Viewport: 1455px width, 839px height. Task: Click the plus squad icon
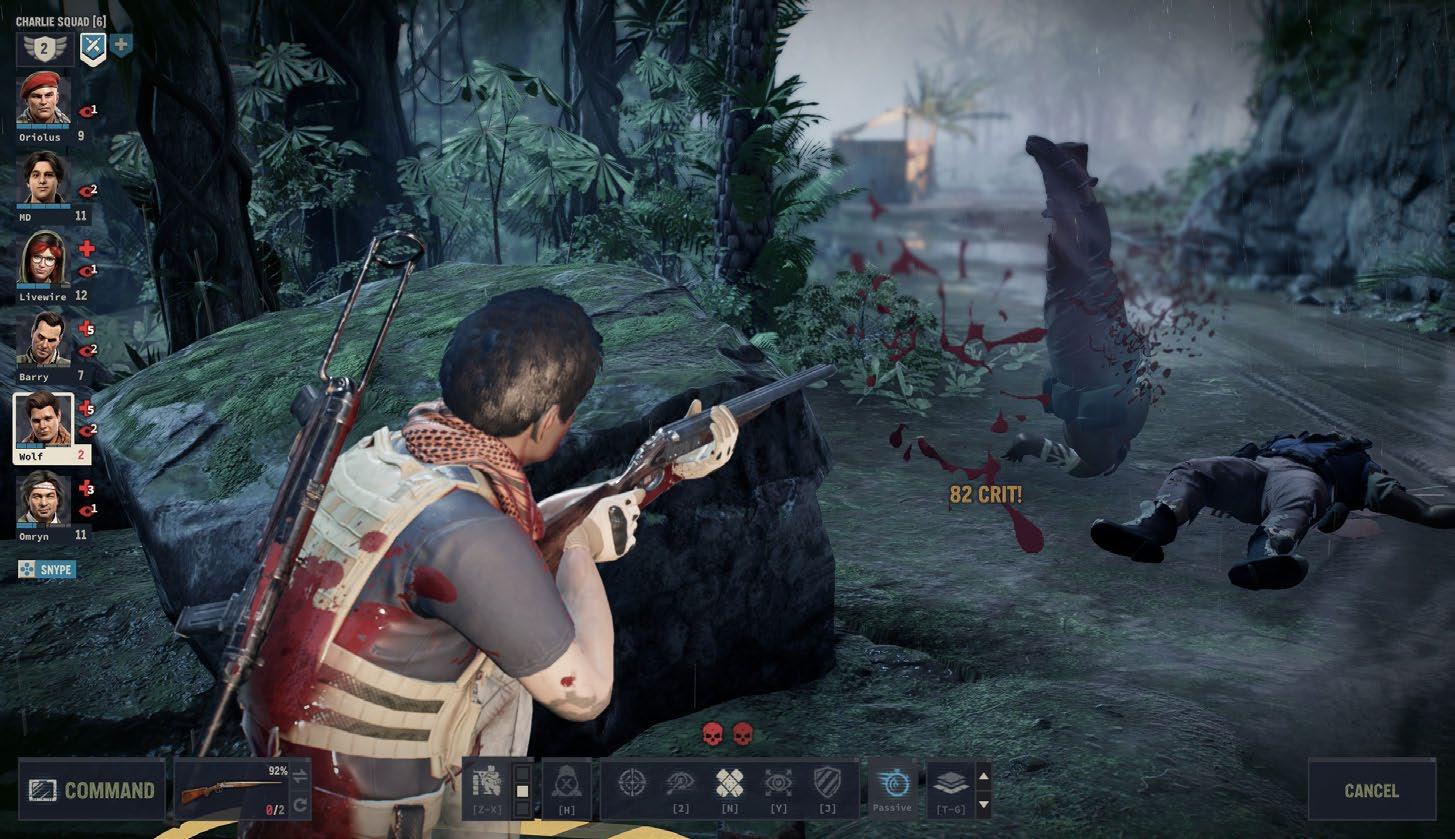point(121,45)
